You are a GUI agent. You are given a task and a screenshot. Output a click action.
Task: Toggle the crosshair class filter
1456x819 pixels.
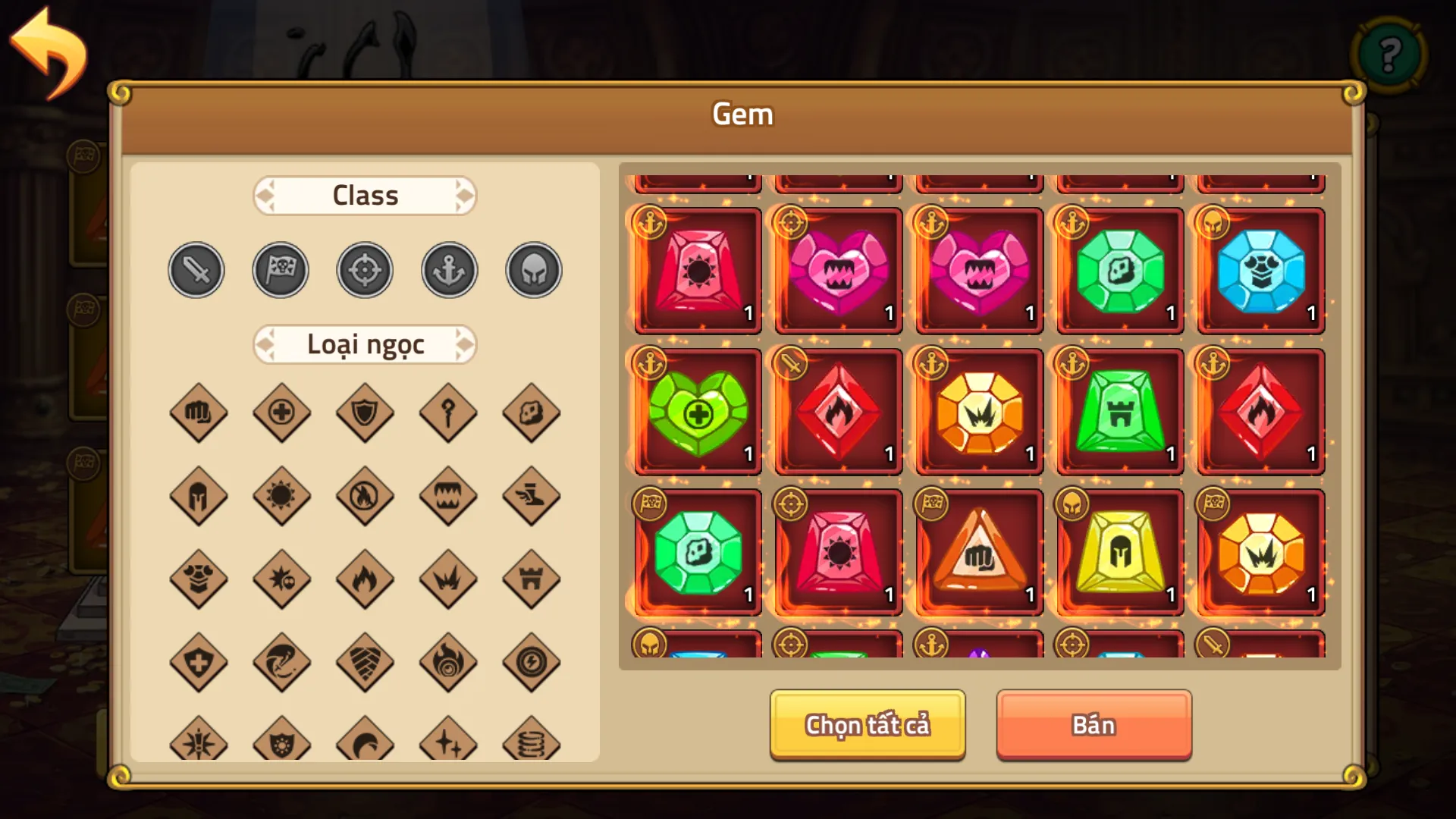pos(365,269)
